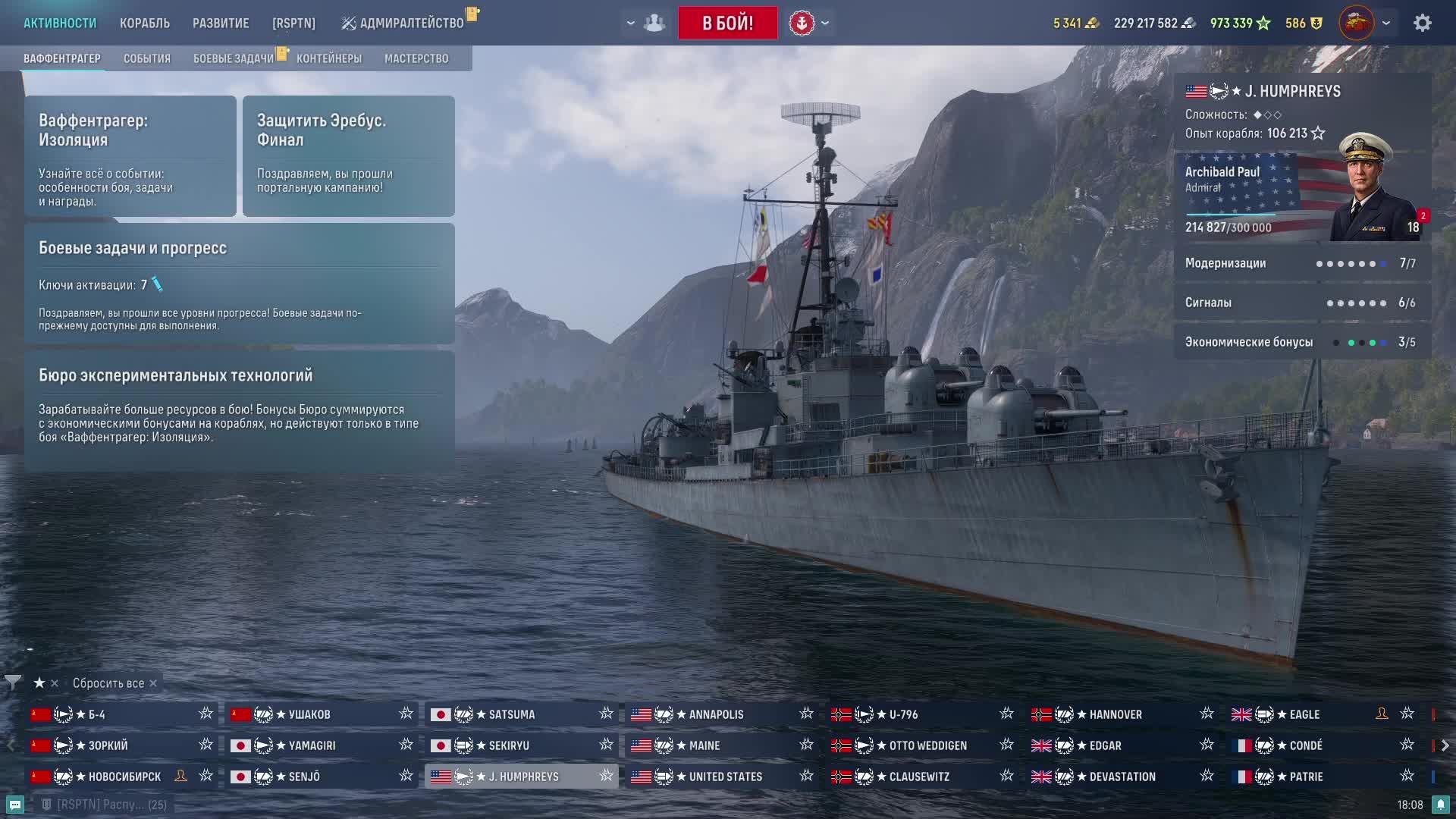Select the United States ship in carousel

point(724,777)
